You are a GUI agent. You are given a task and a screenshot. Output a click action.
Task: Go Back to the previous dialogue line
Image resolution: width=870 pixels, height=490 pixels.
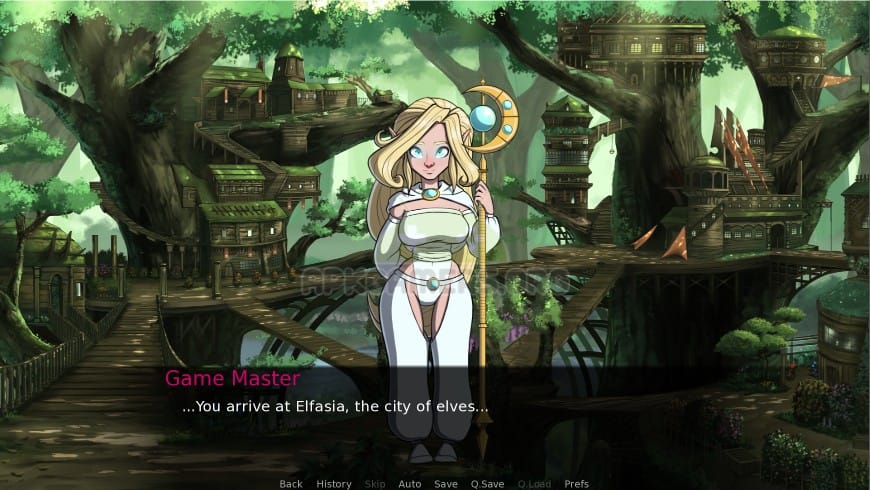[291, 484]
